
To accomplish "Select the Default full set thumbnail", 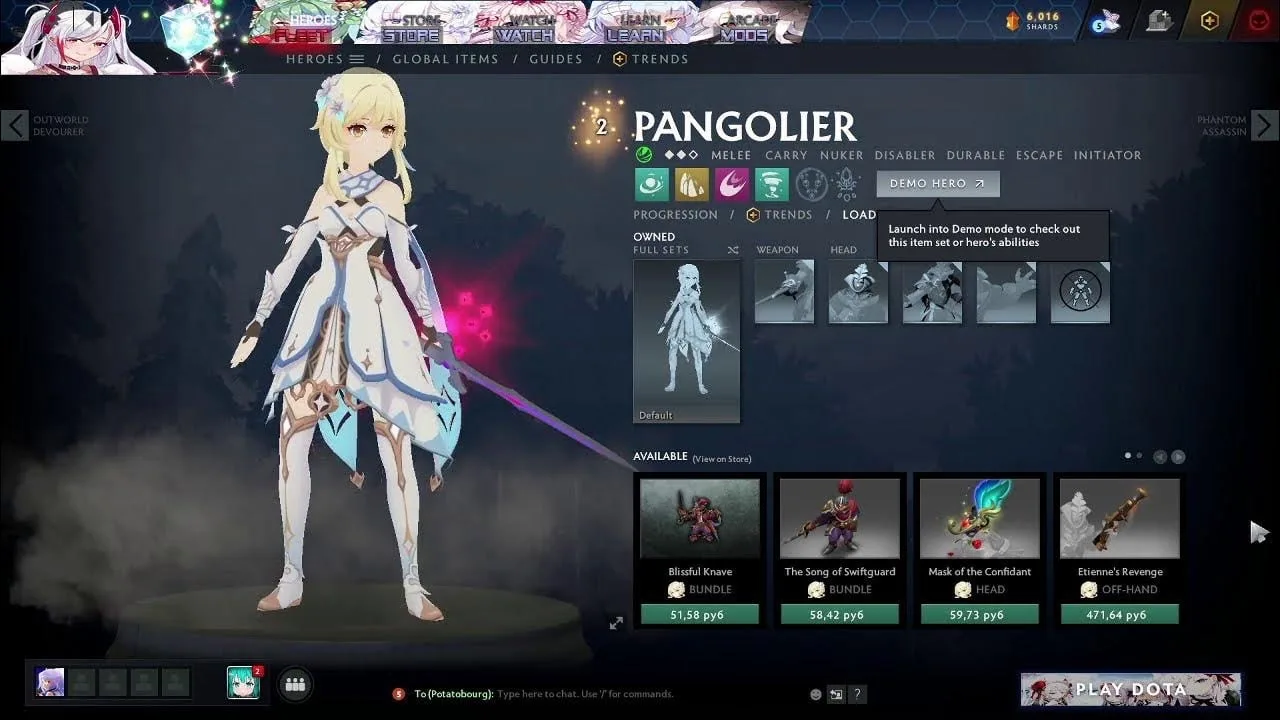I will click(686, 341).
